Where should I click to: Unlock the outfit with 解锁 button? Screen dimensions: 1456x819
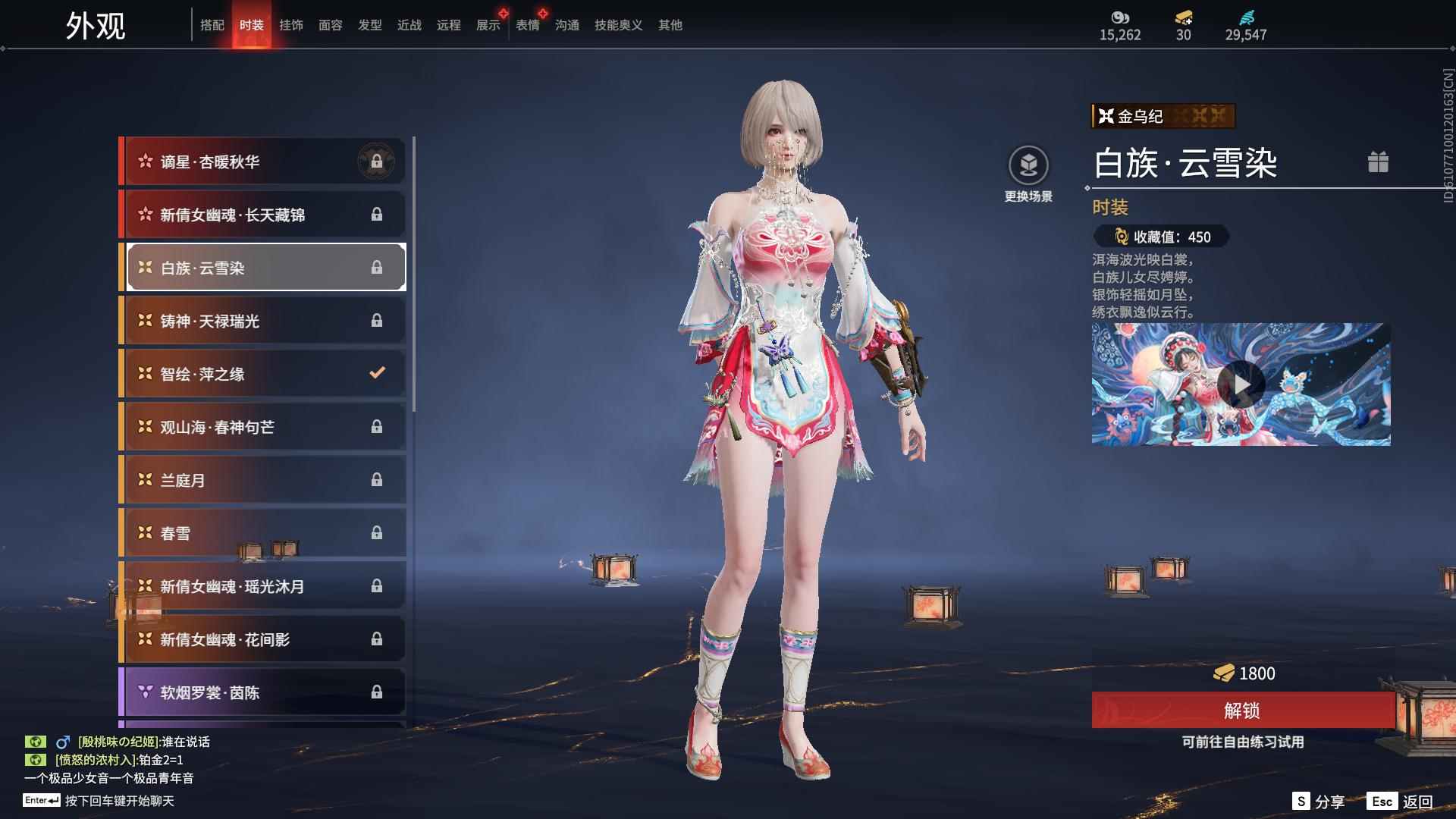coord(1242,711)
